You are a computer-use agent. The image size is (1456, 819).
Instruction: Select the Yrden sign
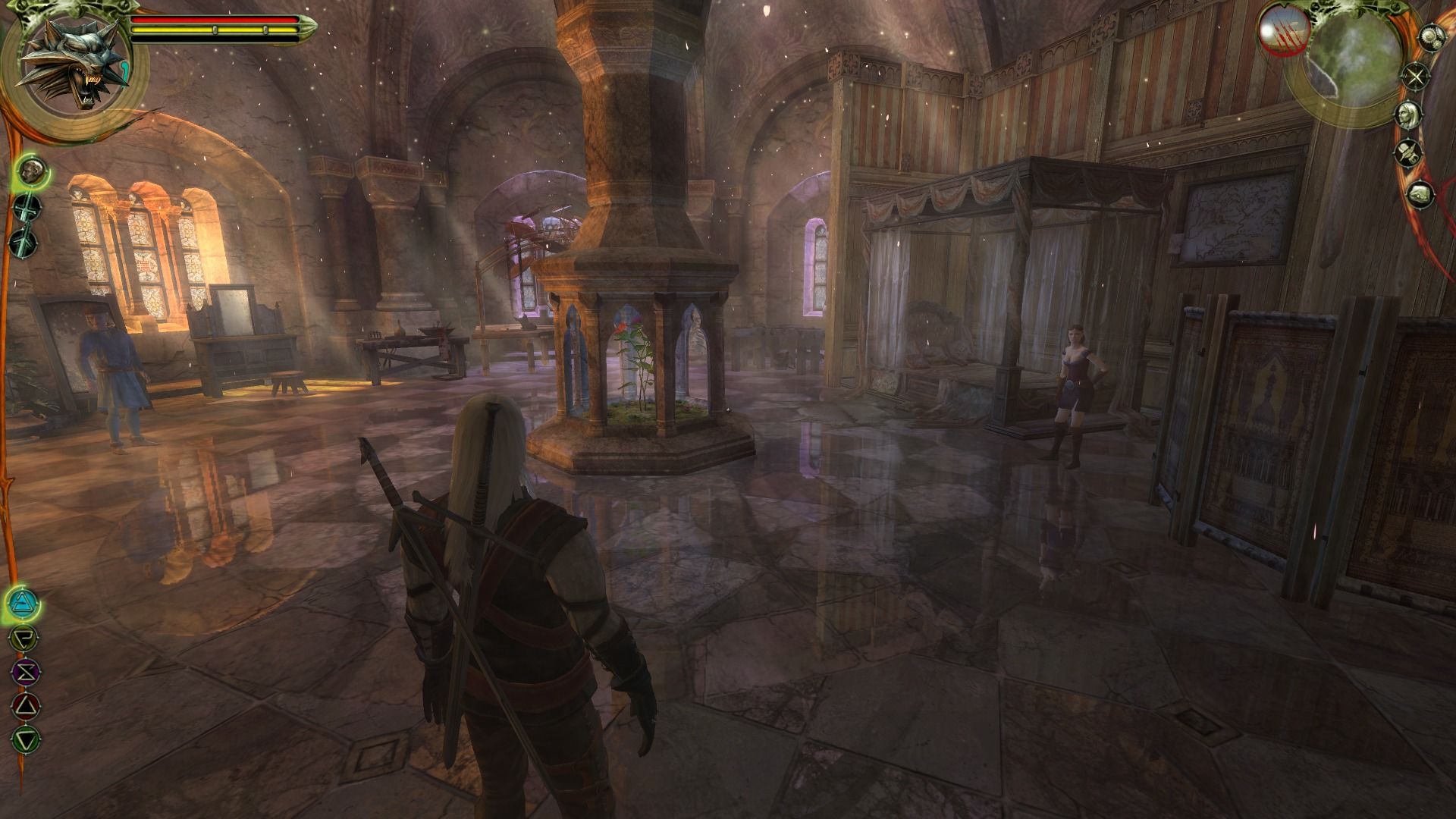pyautogui.click(x=24, y=639)
